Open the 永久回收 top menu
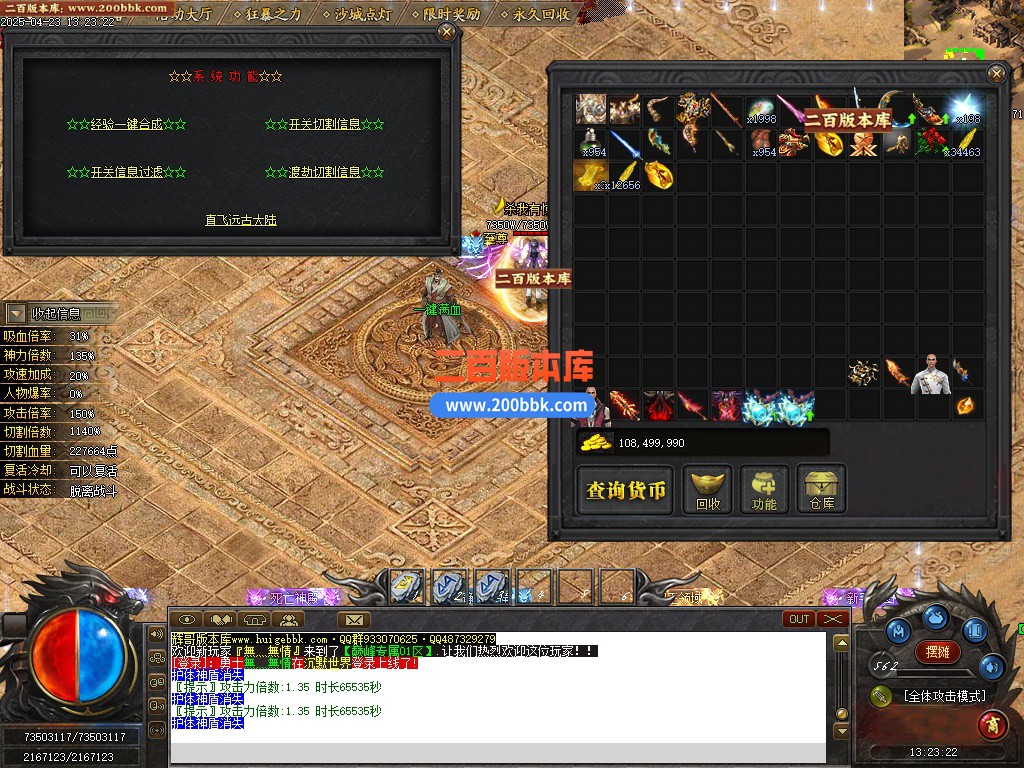 tap(540, 14)
